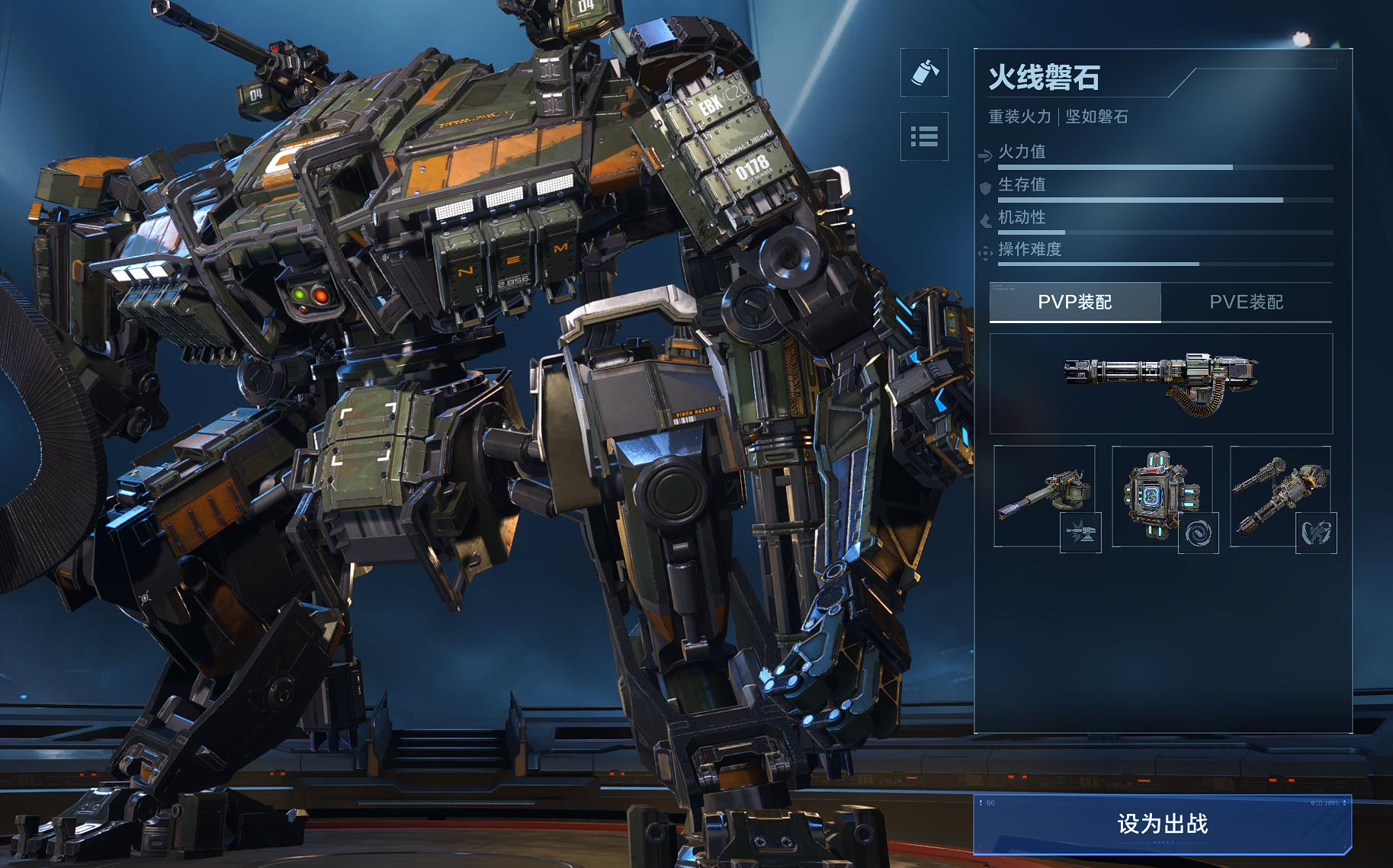Select the mounted cannon turret slot
This screenshot has height=868, width=1393.
[x=1044, y=496]
